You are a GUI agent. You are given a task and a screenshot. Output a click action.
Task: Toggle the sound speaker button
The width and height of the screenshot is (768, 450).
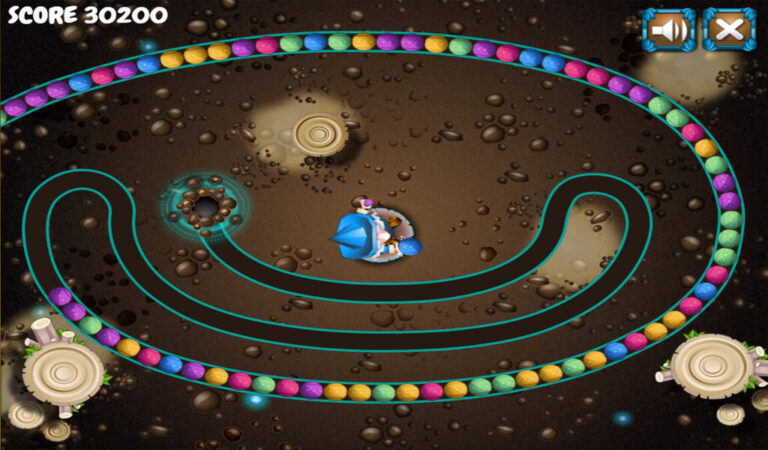[668, 30]
